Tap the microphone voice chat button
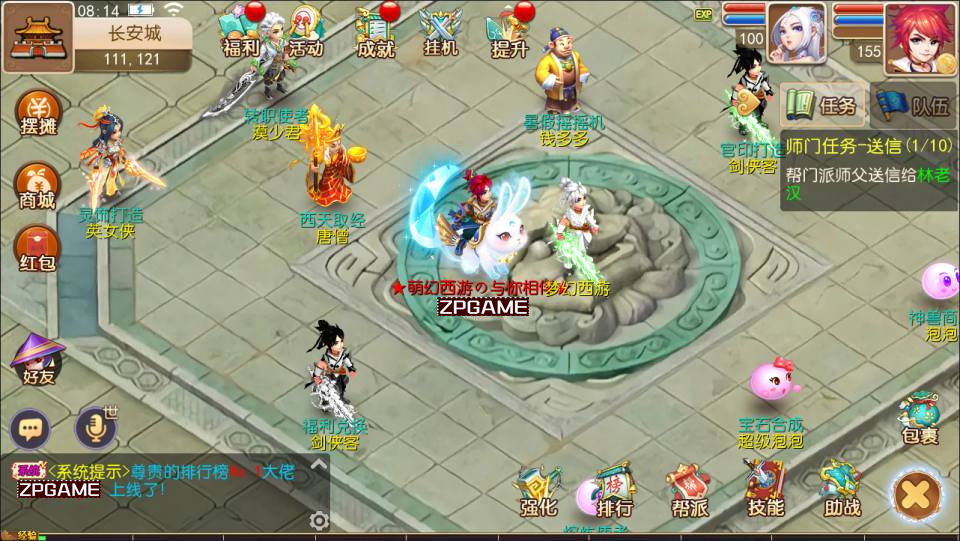This screenshot has height=541, width=960. pyautogui.click(x=96, y=429)
